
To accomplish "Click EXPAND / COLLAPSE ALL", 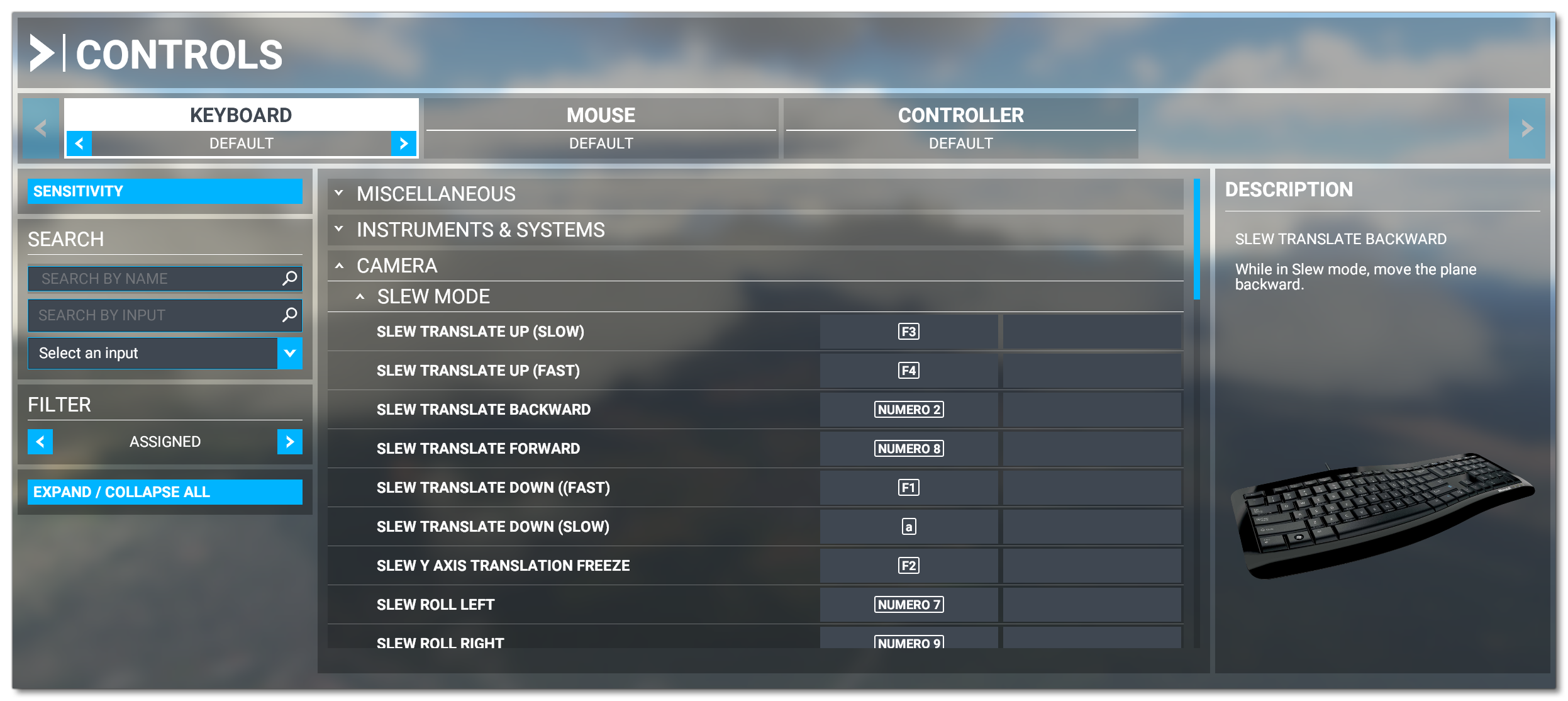I will pyautogui.click(x=165, y=491).
